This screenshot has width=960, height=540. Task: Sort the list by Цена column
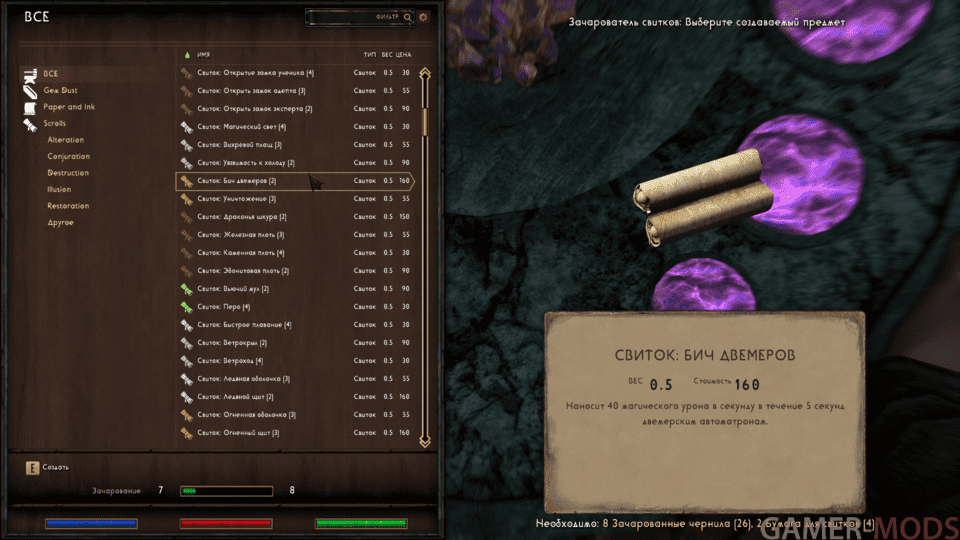(404, 53)
